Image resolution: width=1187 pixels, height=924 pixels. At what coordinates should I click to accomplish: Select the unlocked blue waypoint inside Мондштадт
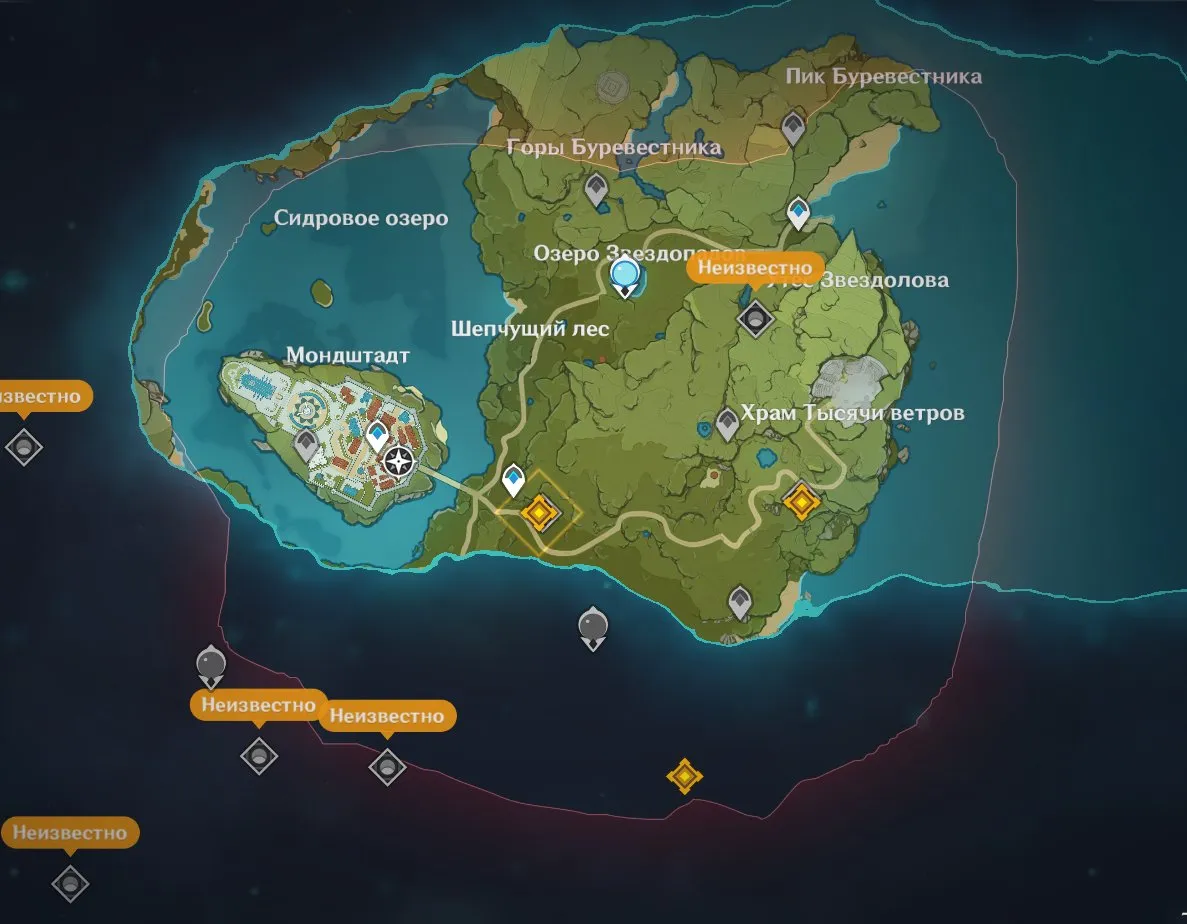coord(377,435)
